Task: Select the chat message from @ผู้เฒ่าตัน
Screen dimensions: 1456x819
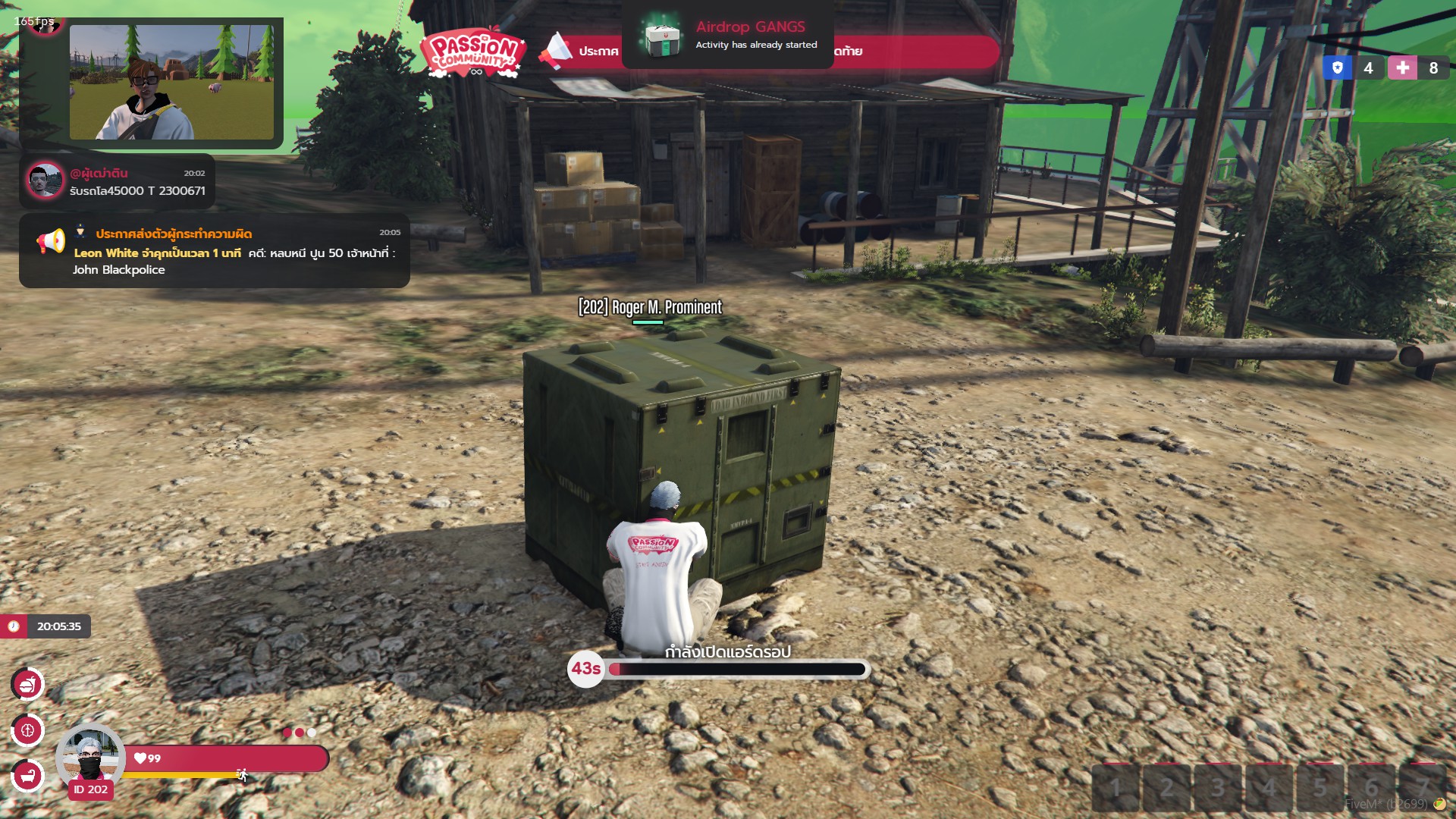Action: [x=118, y=182]
